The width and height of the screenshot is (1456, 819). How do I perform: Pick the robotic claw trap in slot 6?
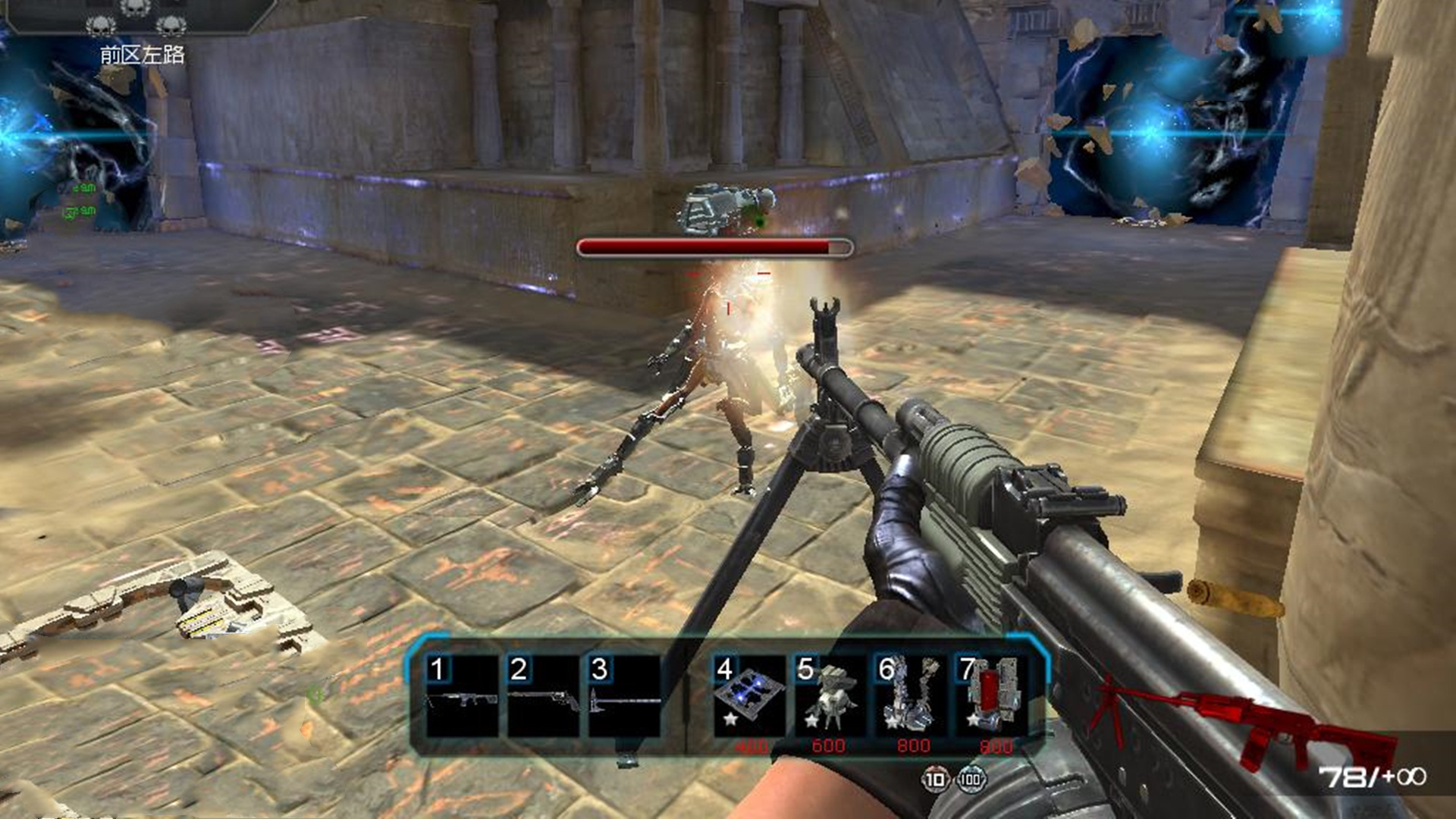(x=911, y=696)
